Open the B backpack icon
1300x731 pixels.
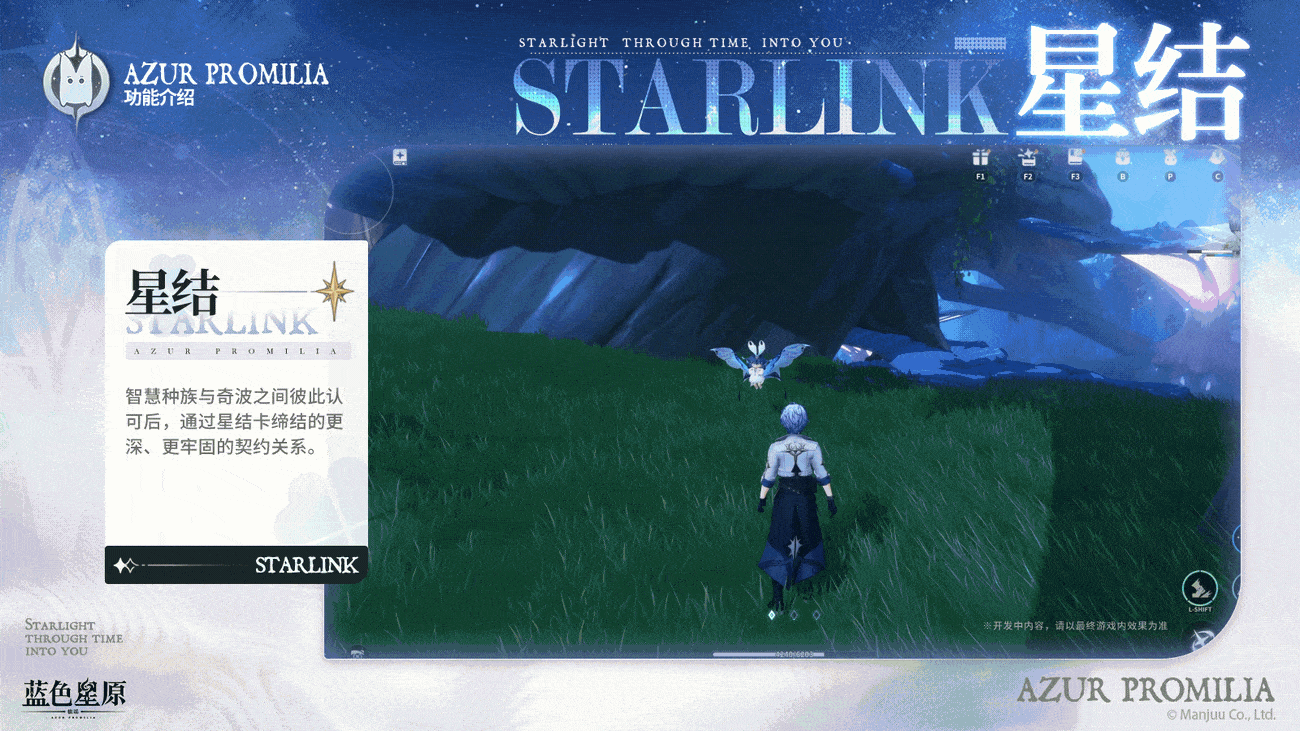click(x=1122, y=158)
